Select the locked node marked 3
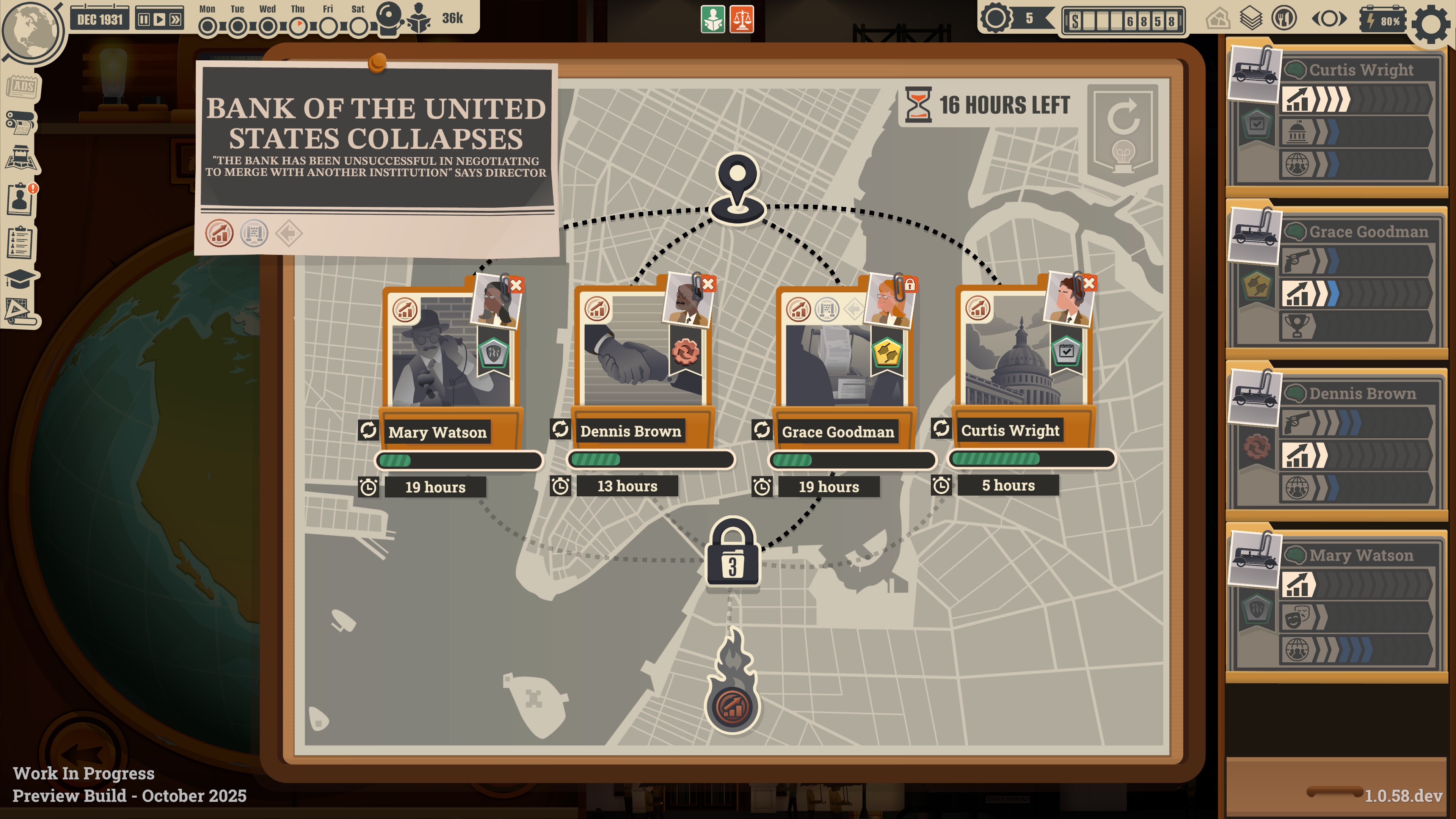1456x819 pixels. [733, 554]
